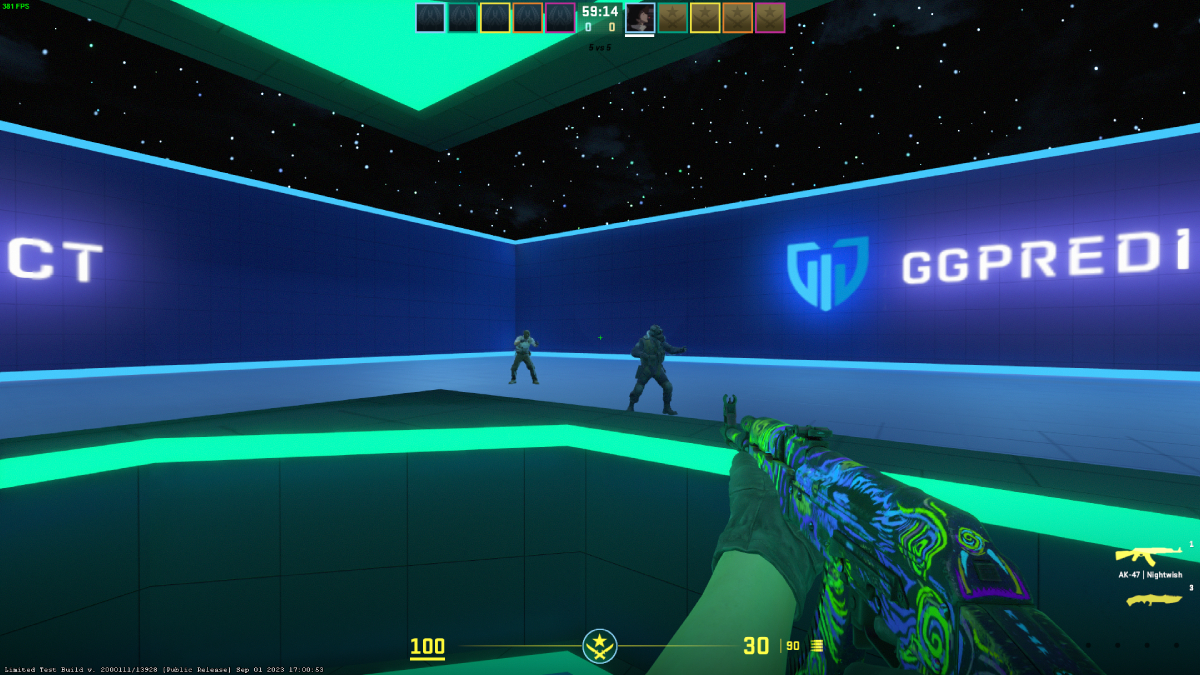Select the knife weapon icon
This screenshot has width=1200, height=675.
click(x=1155, y=600)
